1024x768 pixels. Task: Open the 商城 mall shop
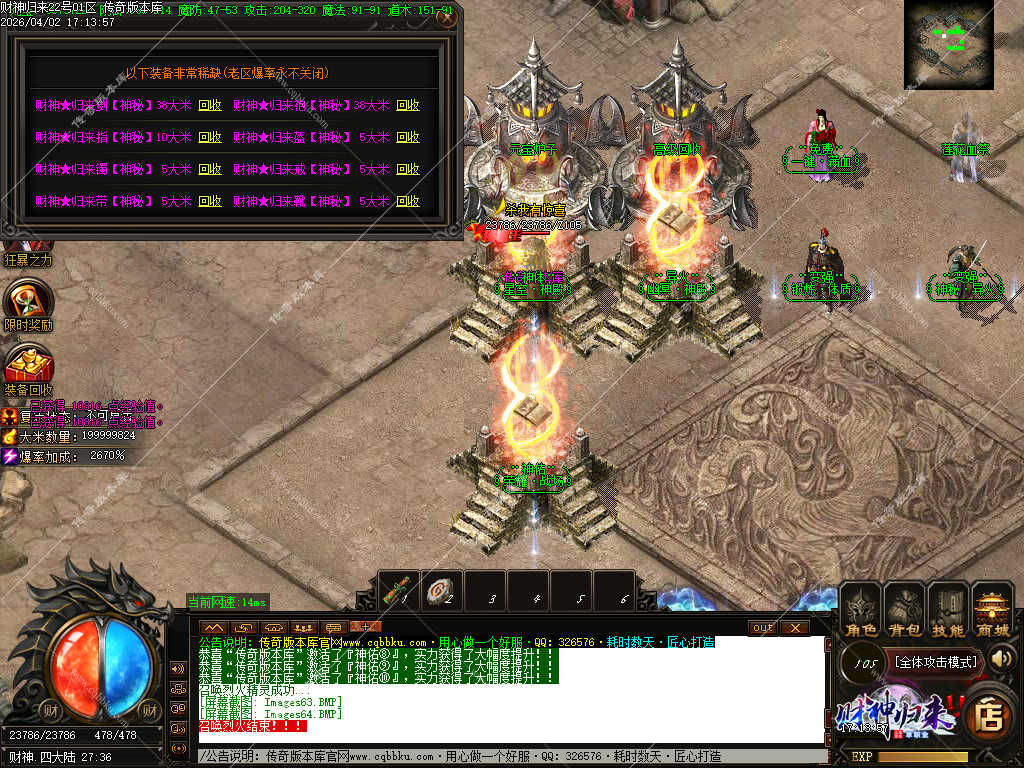[x=992, y=611]
